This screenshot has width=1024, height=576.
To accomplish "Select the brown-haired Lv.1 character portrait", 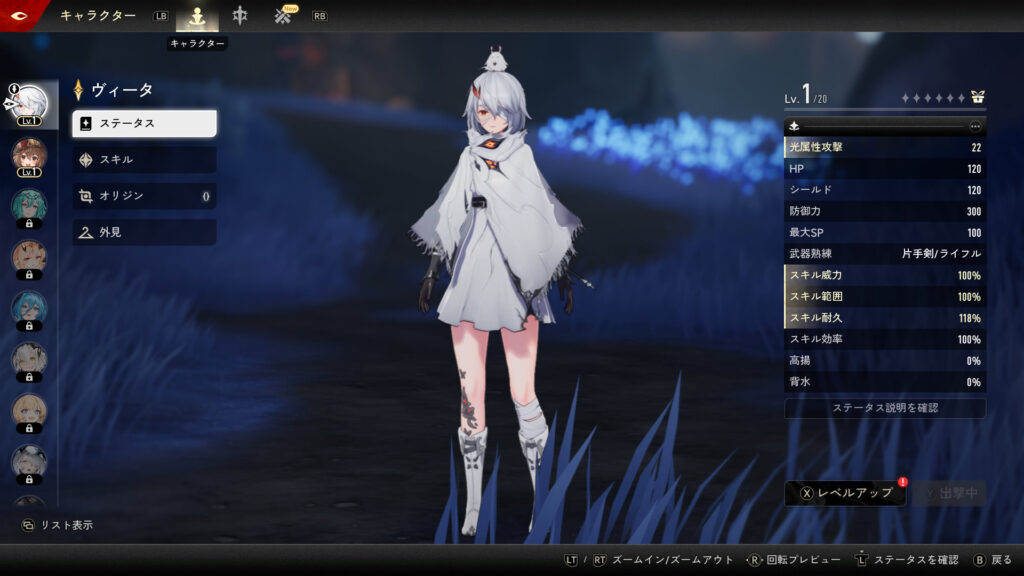I will point(29,155).
